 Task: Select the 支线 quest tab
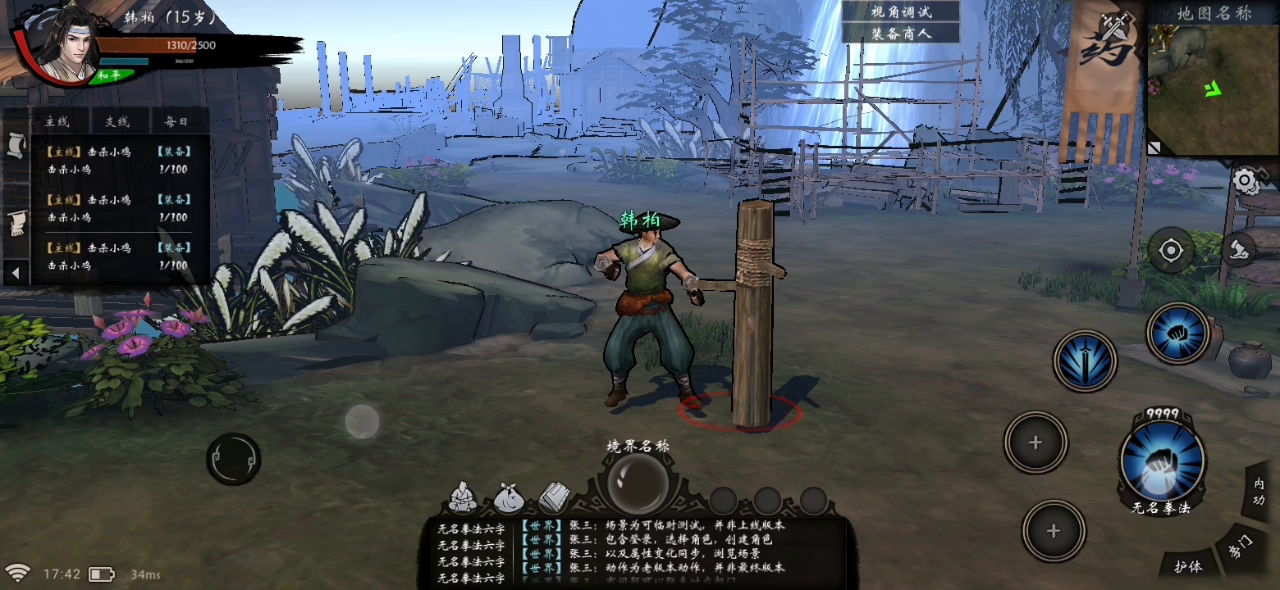pos(117,122)
